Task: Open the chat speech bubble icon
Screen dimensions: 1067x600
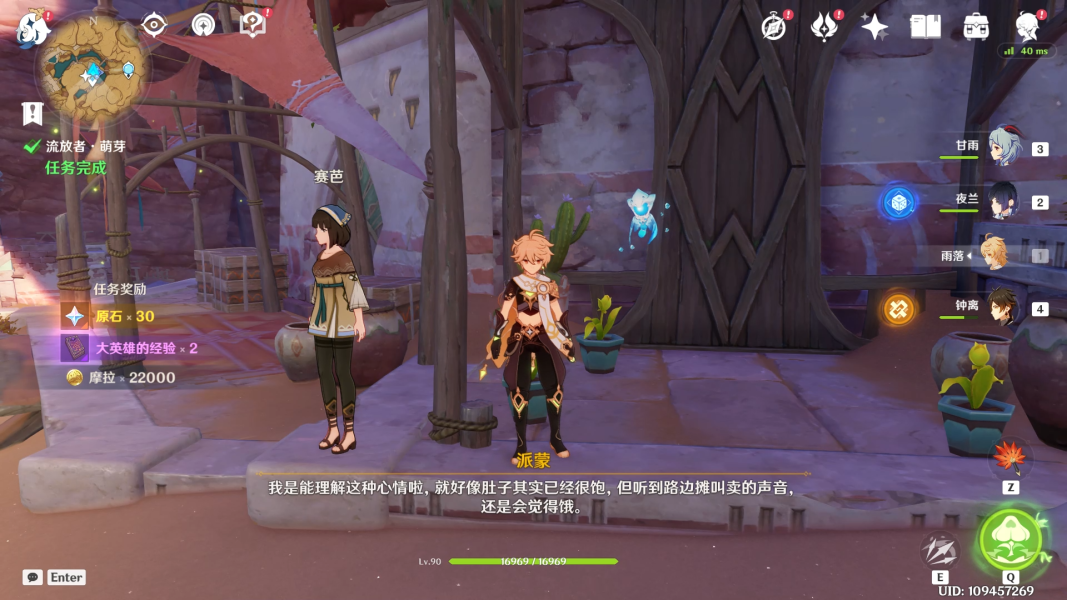Action: point(33,577)
